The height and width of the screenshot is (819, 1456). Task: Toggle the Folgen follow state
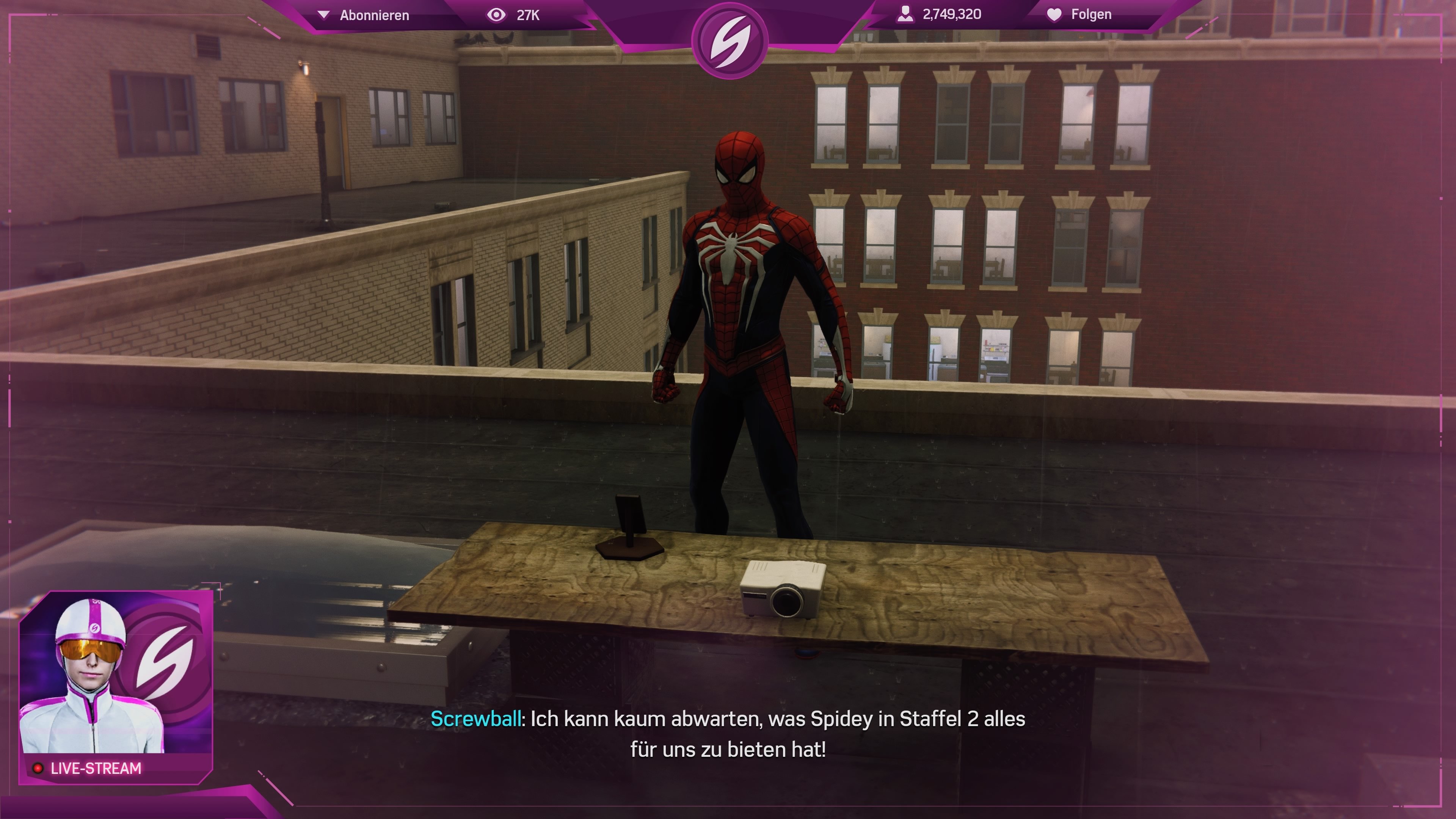click(1091, 15)
